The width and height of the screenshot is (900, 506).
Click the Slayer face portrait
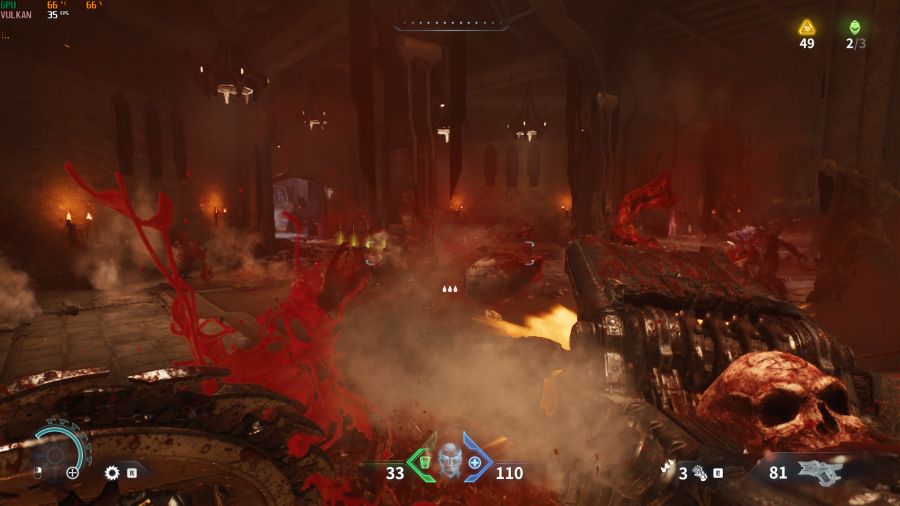449,461
